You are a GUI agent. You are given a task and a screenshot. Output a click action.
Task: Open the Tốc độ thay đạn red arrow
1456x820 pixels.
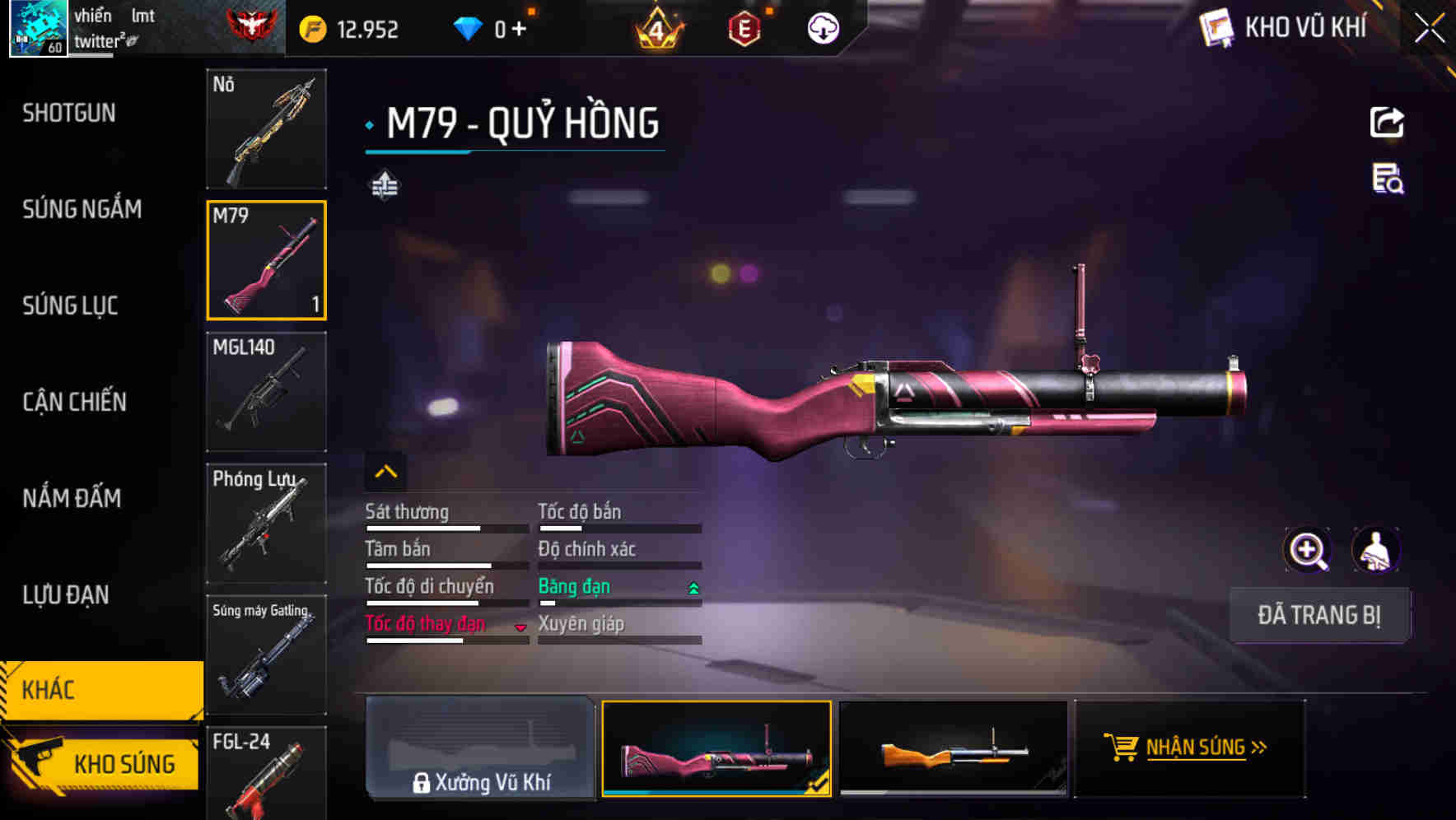520,627
